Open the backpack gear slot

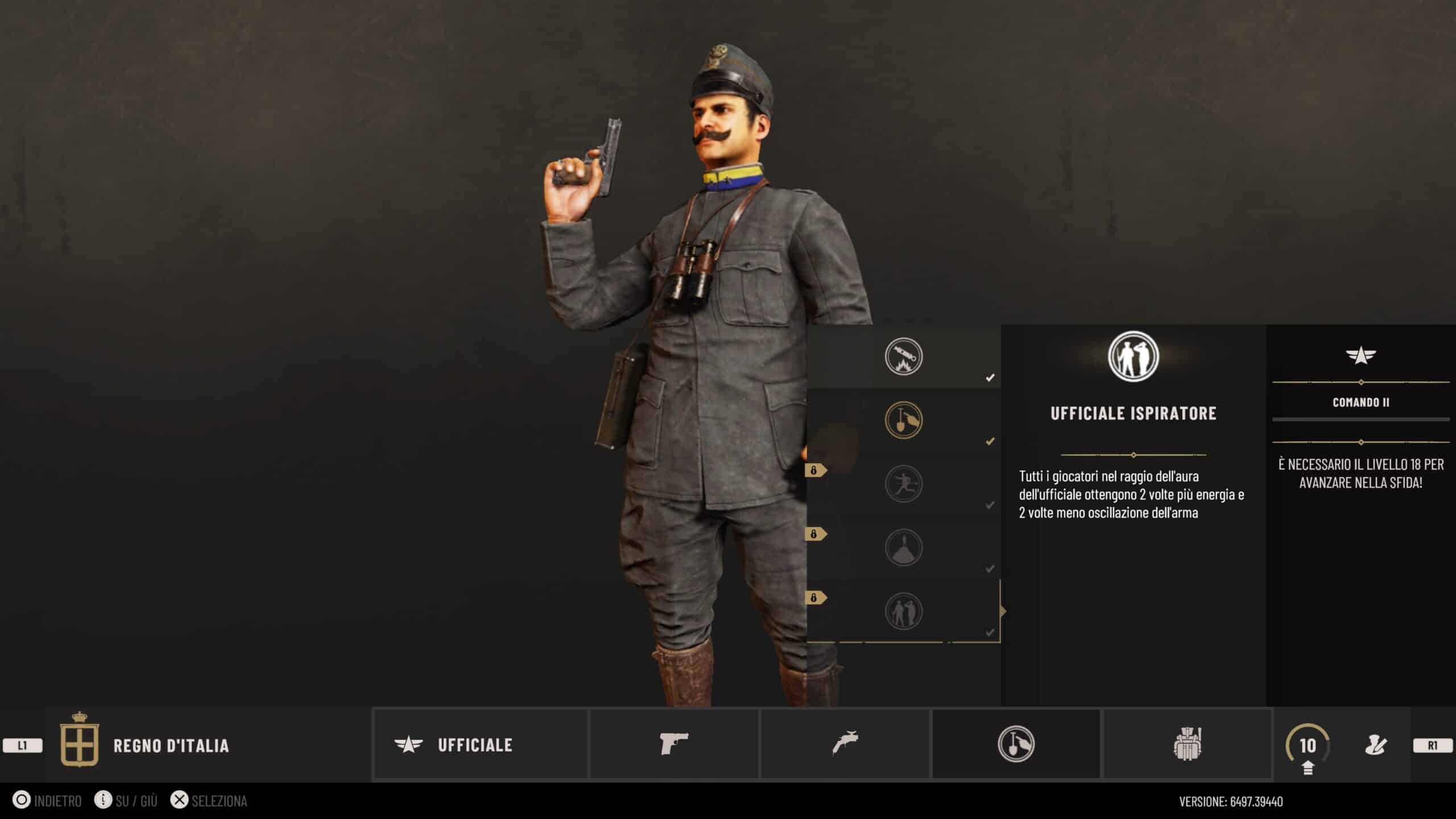coord(1187,744)
